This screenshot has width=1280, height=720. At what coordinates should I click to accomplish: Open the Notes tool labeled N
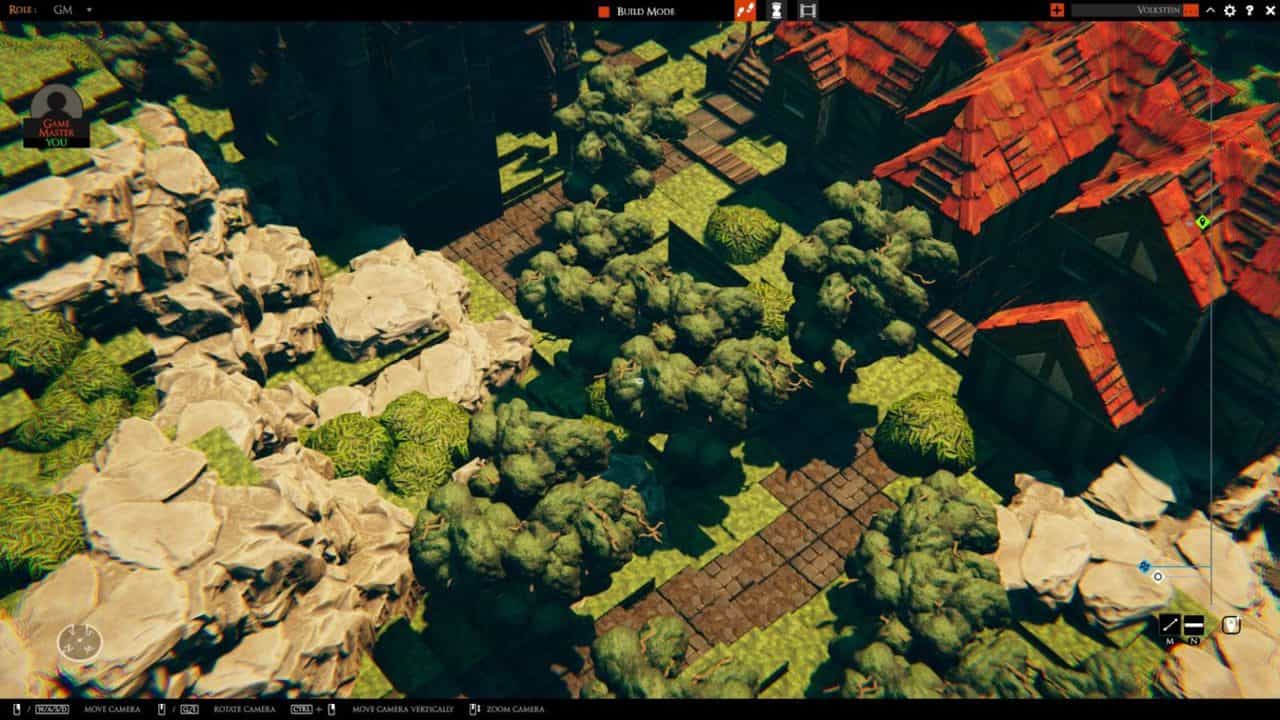click(x=1194, y=626)
